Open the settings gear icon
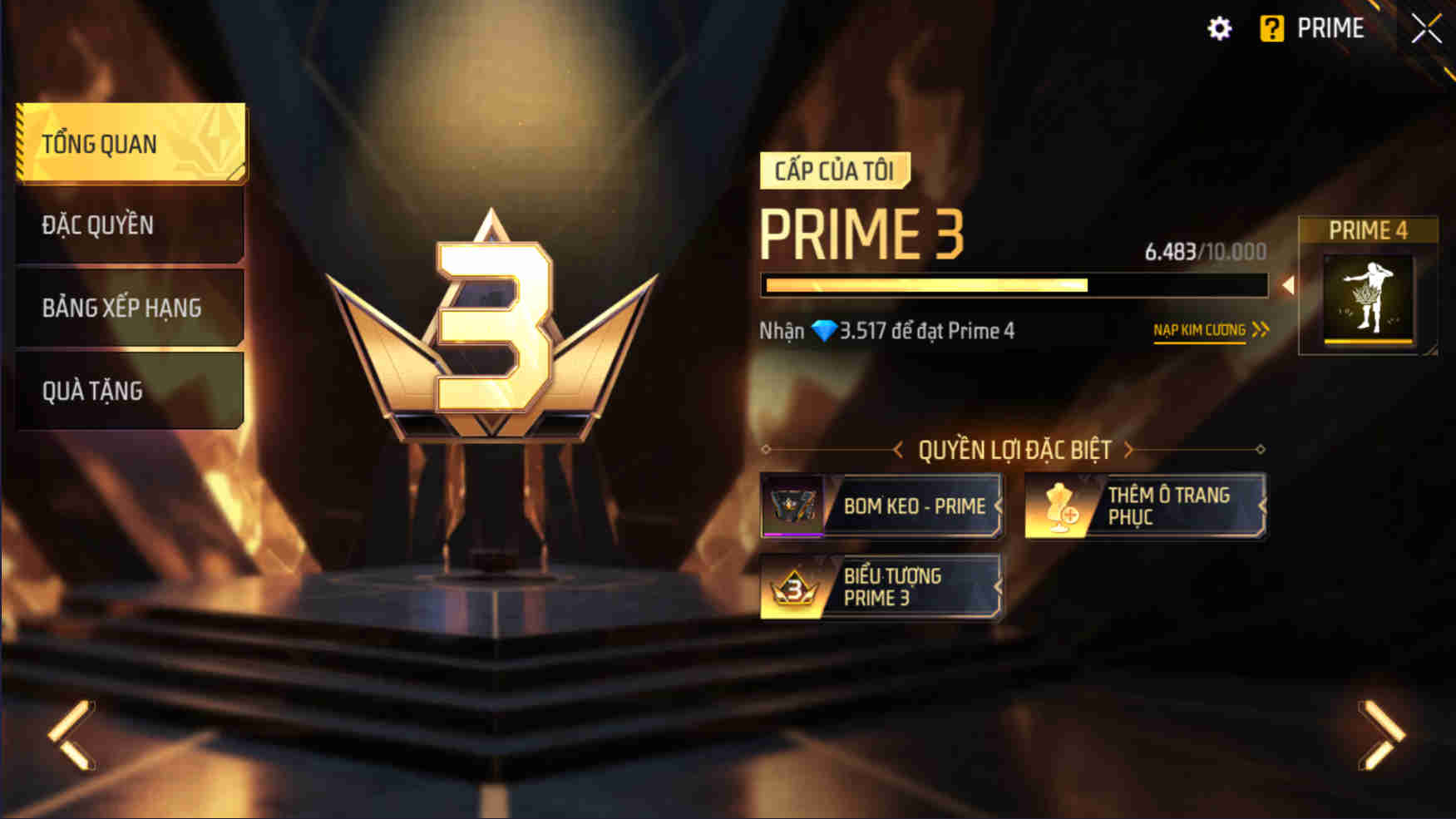1456x819 pixels. coord(1221,27)
